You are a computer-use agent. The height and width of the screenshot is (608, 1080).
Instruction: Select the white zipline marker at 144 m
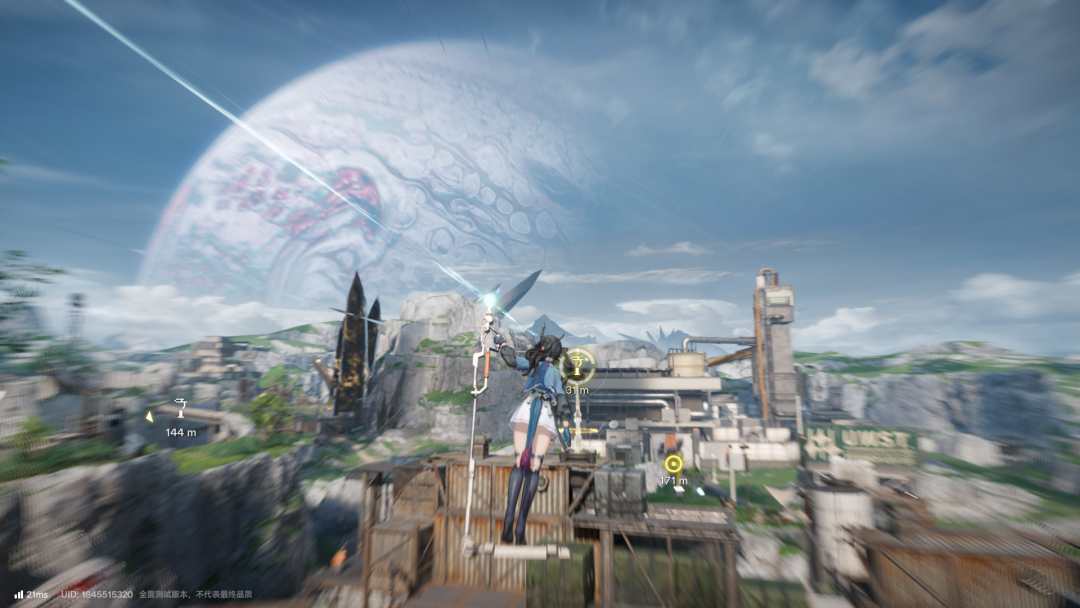pos(181,407)
